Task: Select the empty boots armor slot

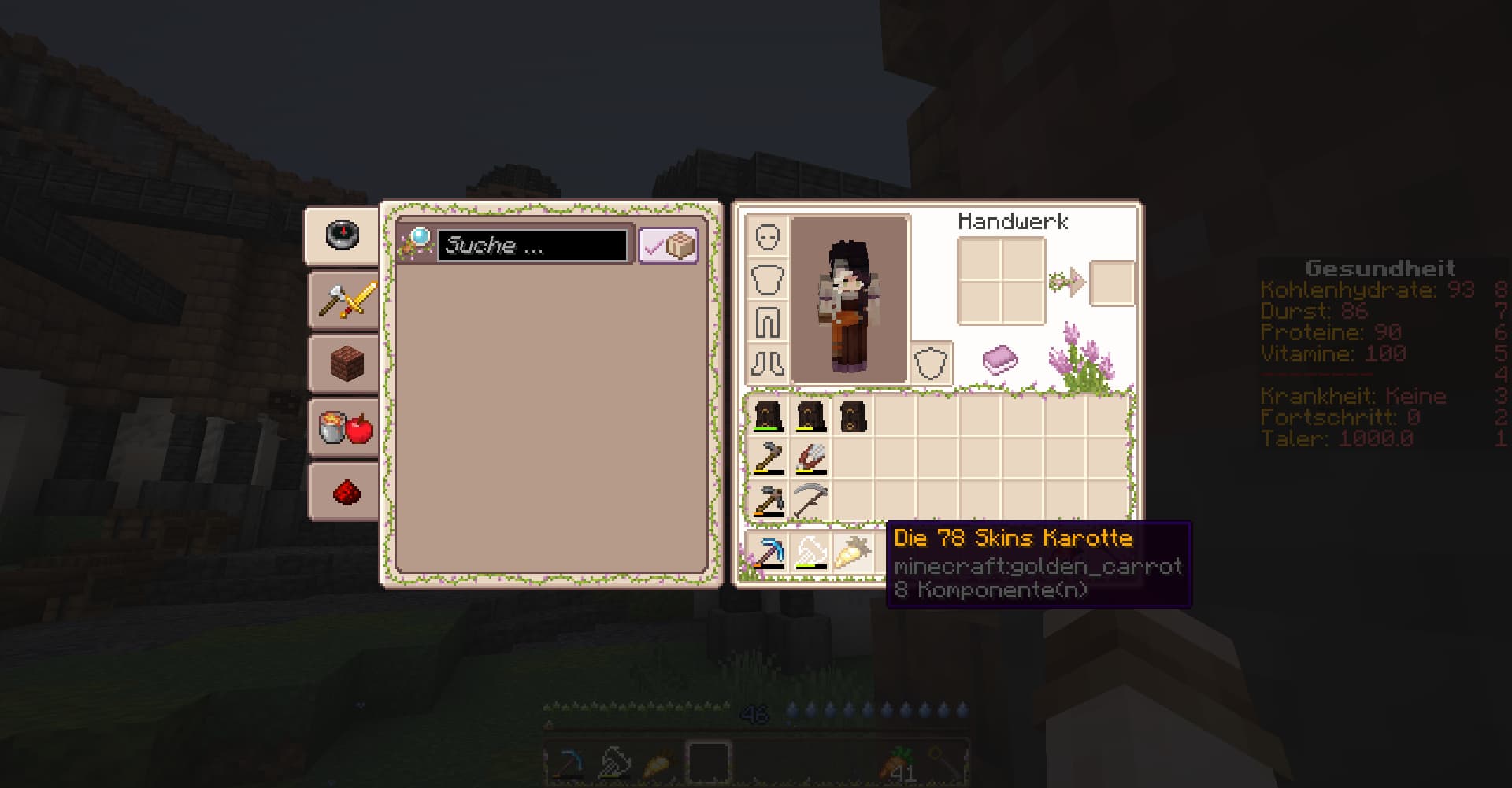Action: coord(768,364)
